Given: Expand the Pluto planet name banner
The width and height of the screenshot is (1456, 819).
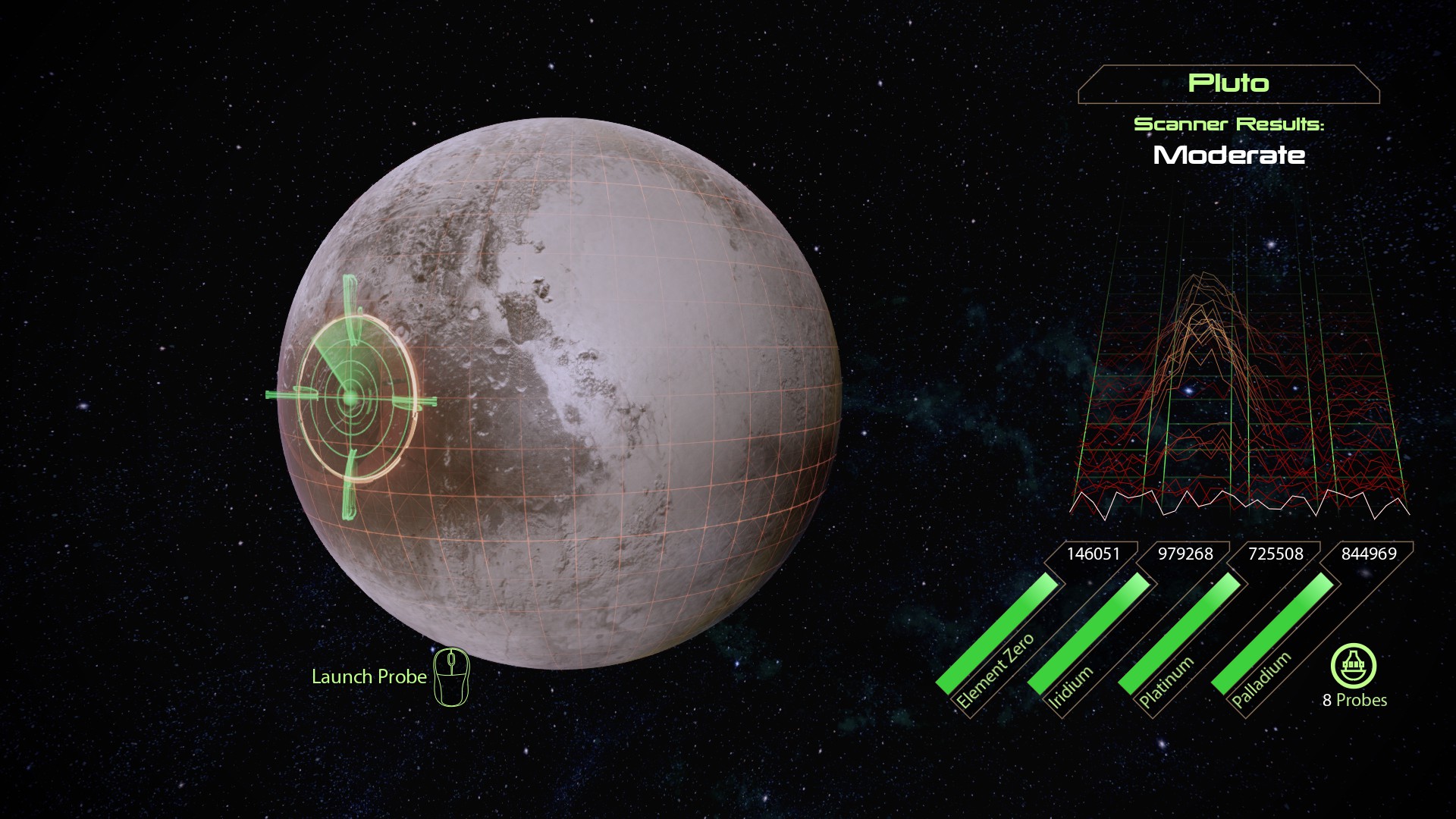Looking at the screenshot, I should pyautogui.click(x=1227, y=84).
